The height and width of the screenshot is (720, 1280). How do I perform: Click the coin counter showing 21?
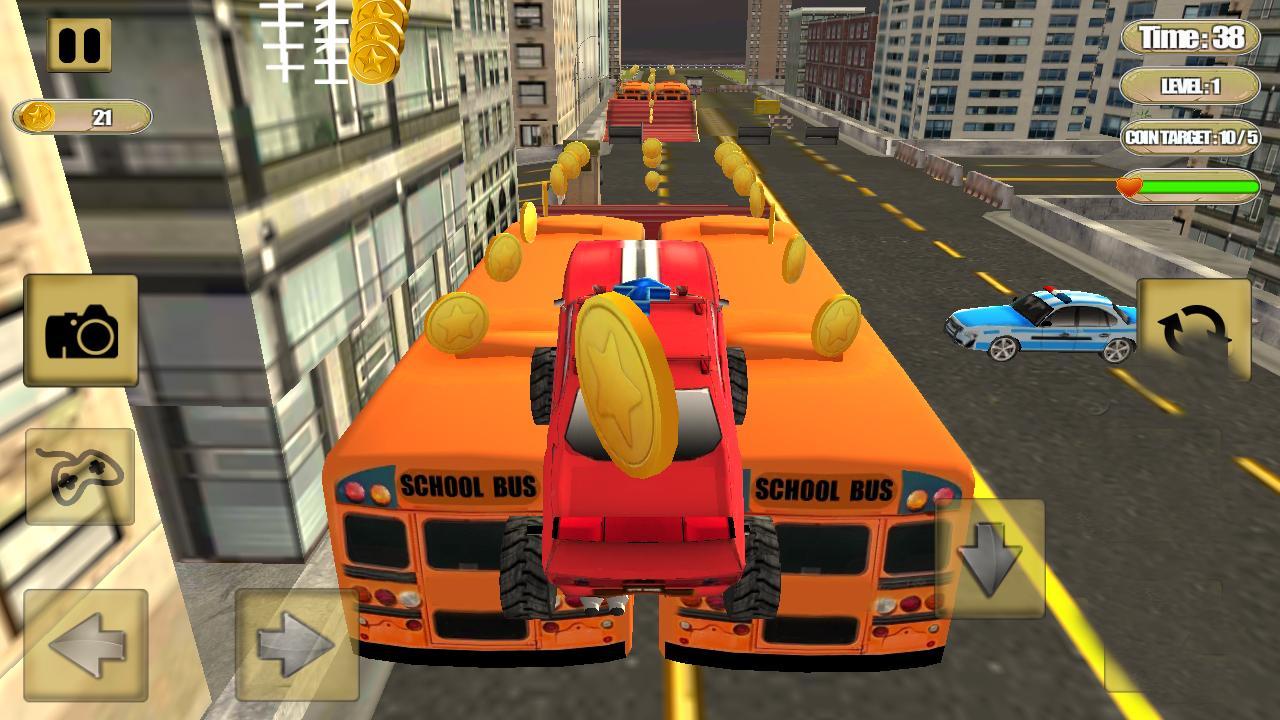(x=98, y=116)
